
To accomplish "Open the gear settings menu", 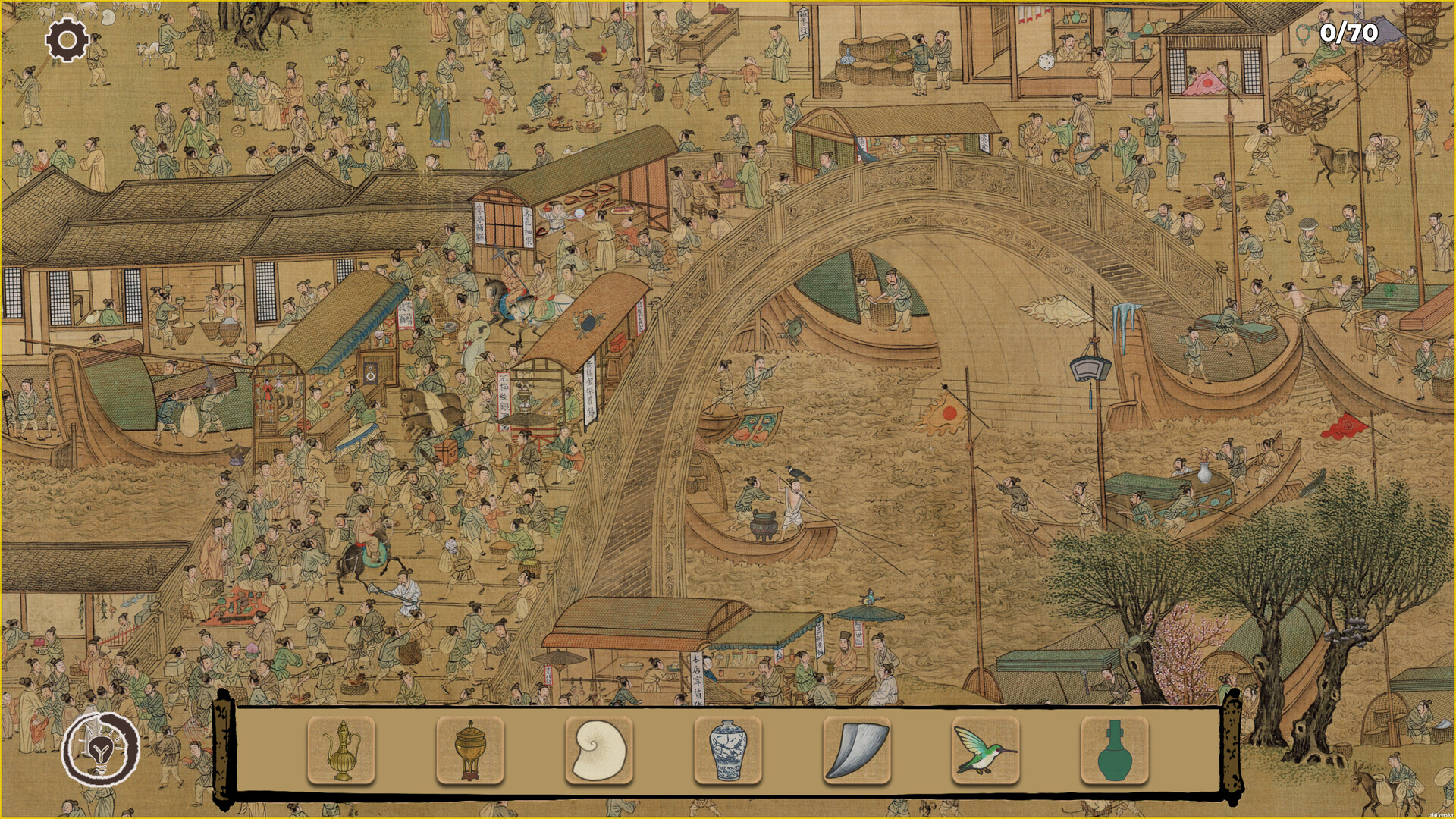I will [x=67, y=39].
